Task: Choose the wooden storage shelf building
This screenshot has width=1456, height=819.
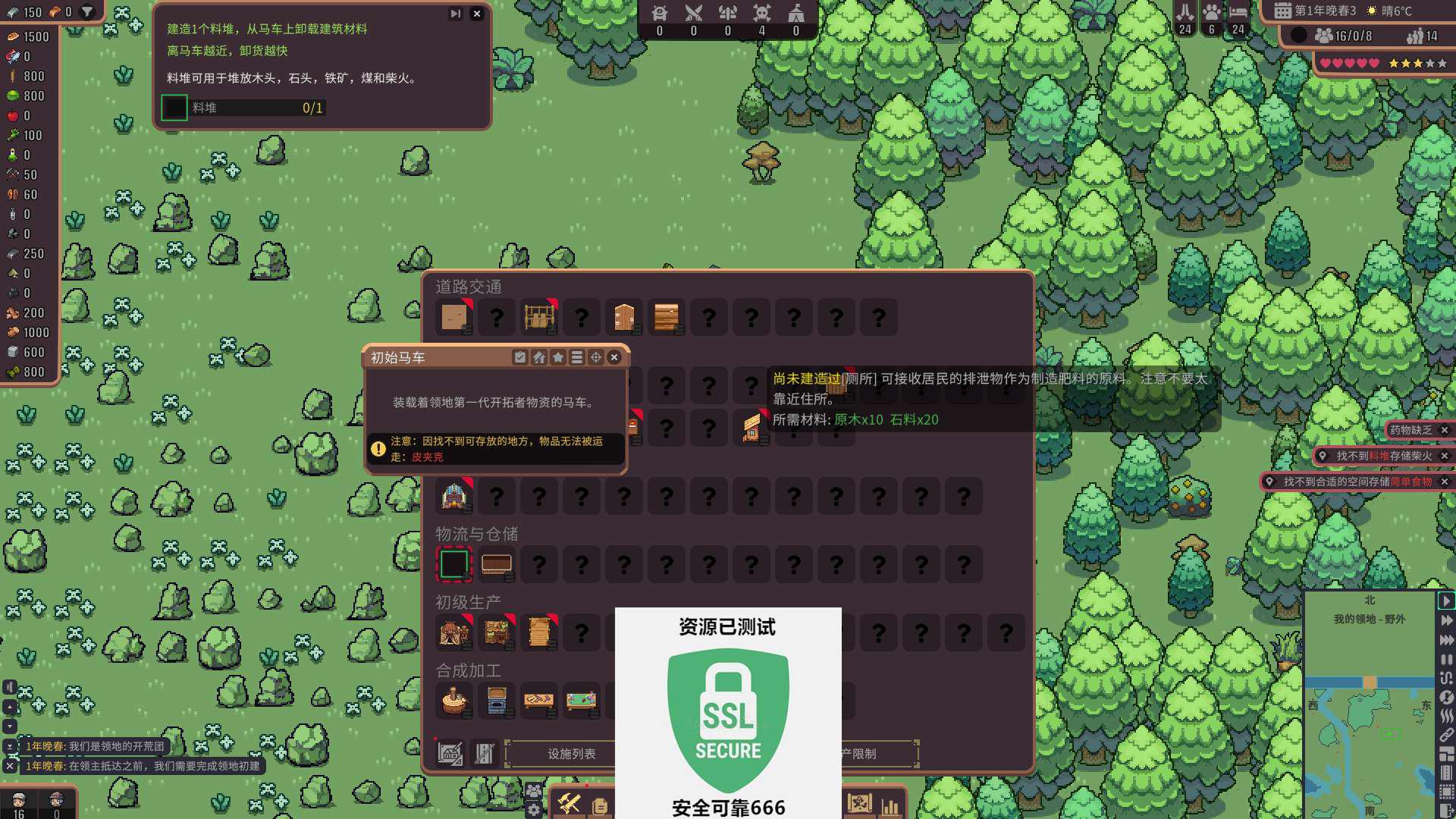Action: pos(497,564)
